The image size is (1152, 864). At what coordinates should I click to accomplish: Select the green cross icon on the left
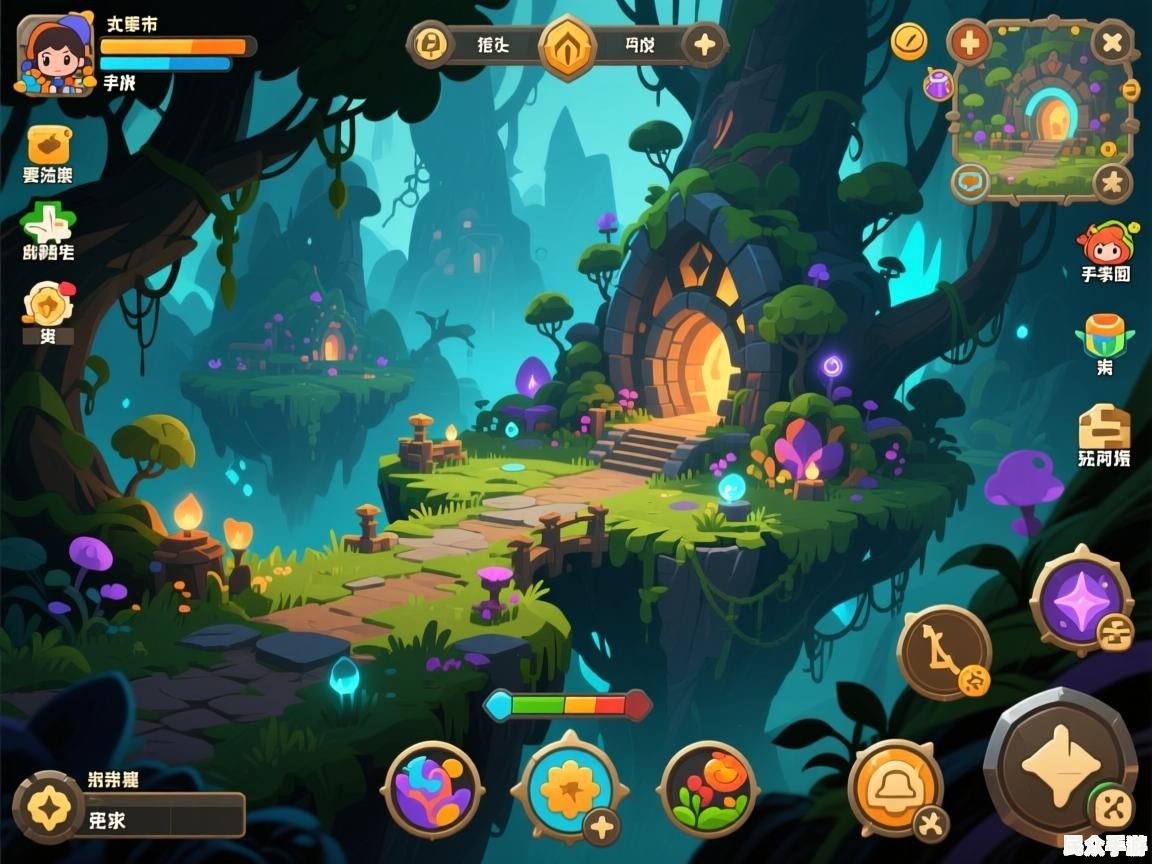47,221
